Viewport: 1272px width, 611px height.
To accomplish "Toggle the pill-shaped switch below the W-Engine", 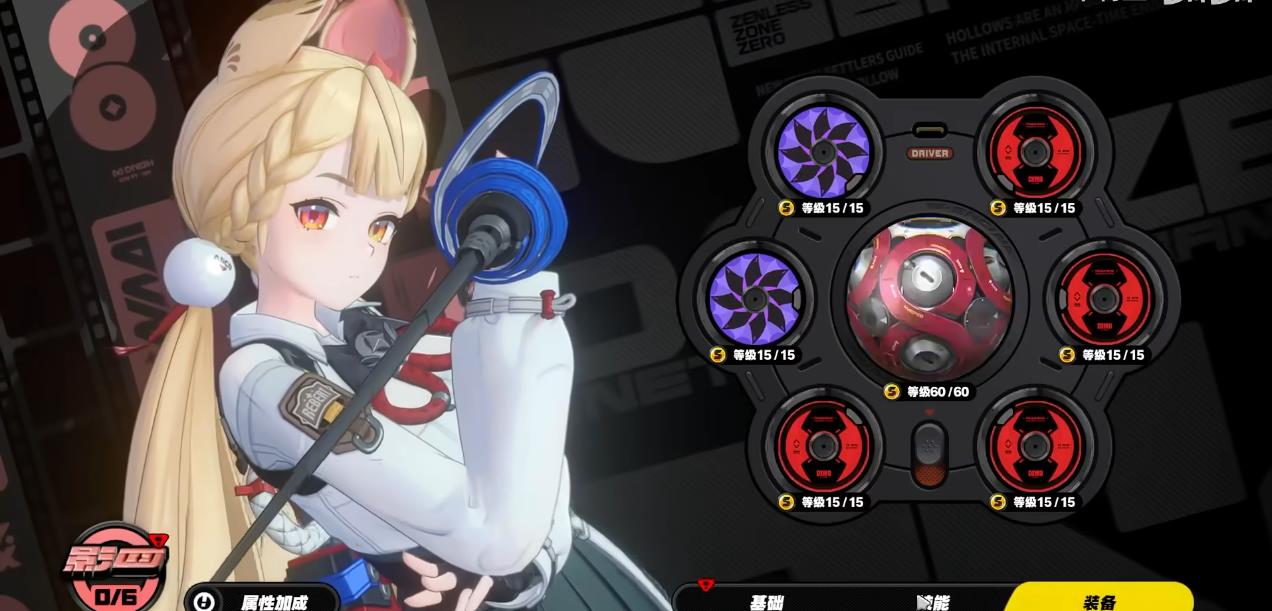I will (x=929, y=453).
